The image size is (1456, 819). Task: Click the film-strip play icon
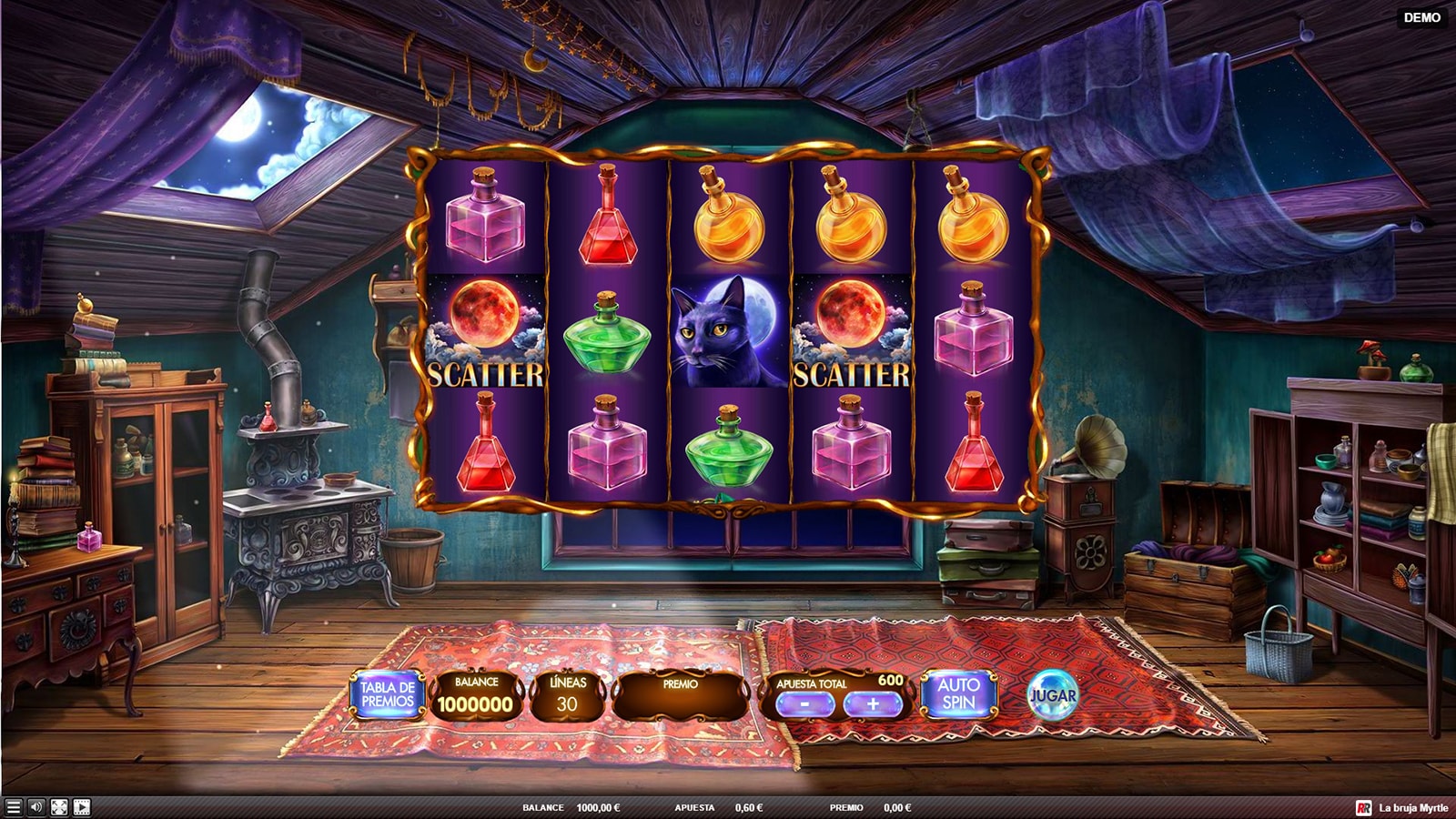[82, 807]
